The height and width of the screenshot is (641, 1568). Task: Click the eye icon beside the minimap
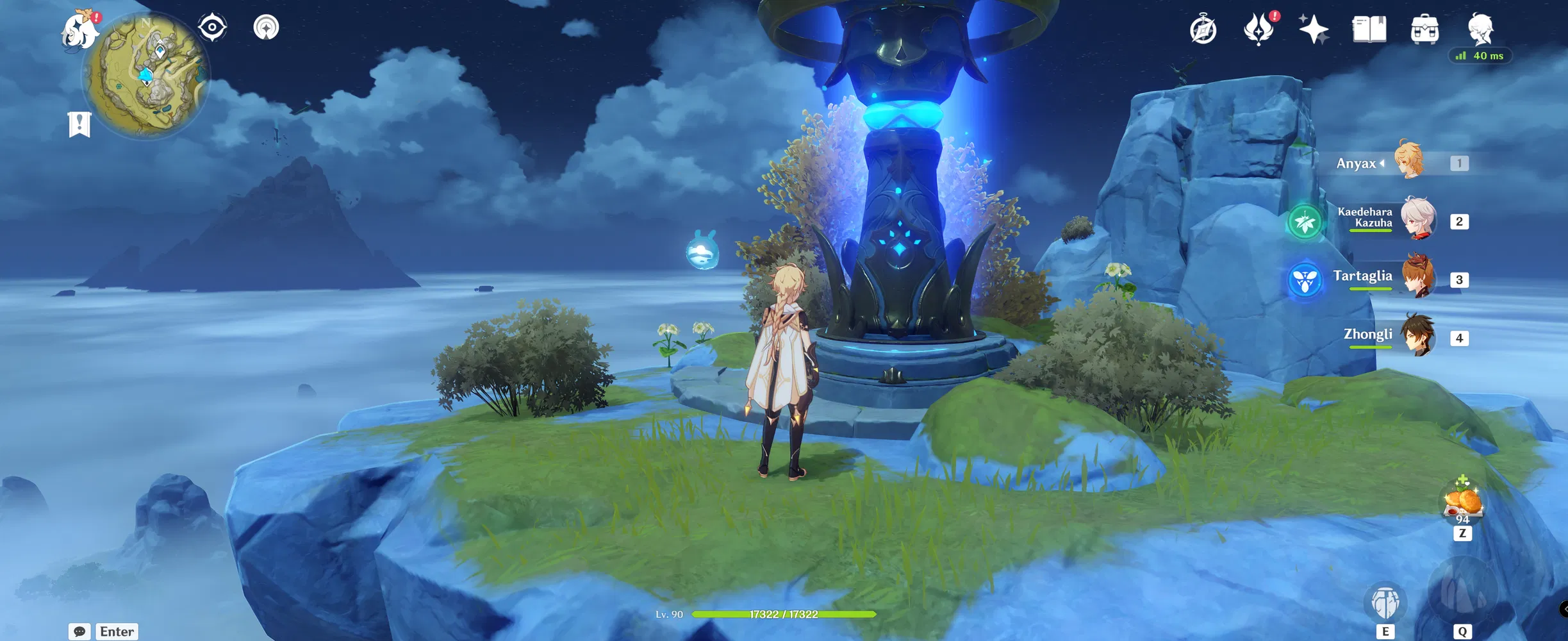211,26
